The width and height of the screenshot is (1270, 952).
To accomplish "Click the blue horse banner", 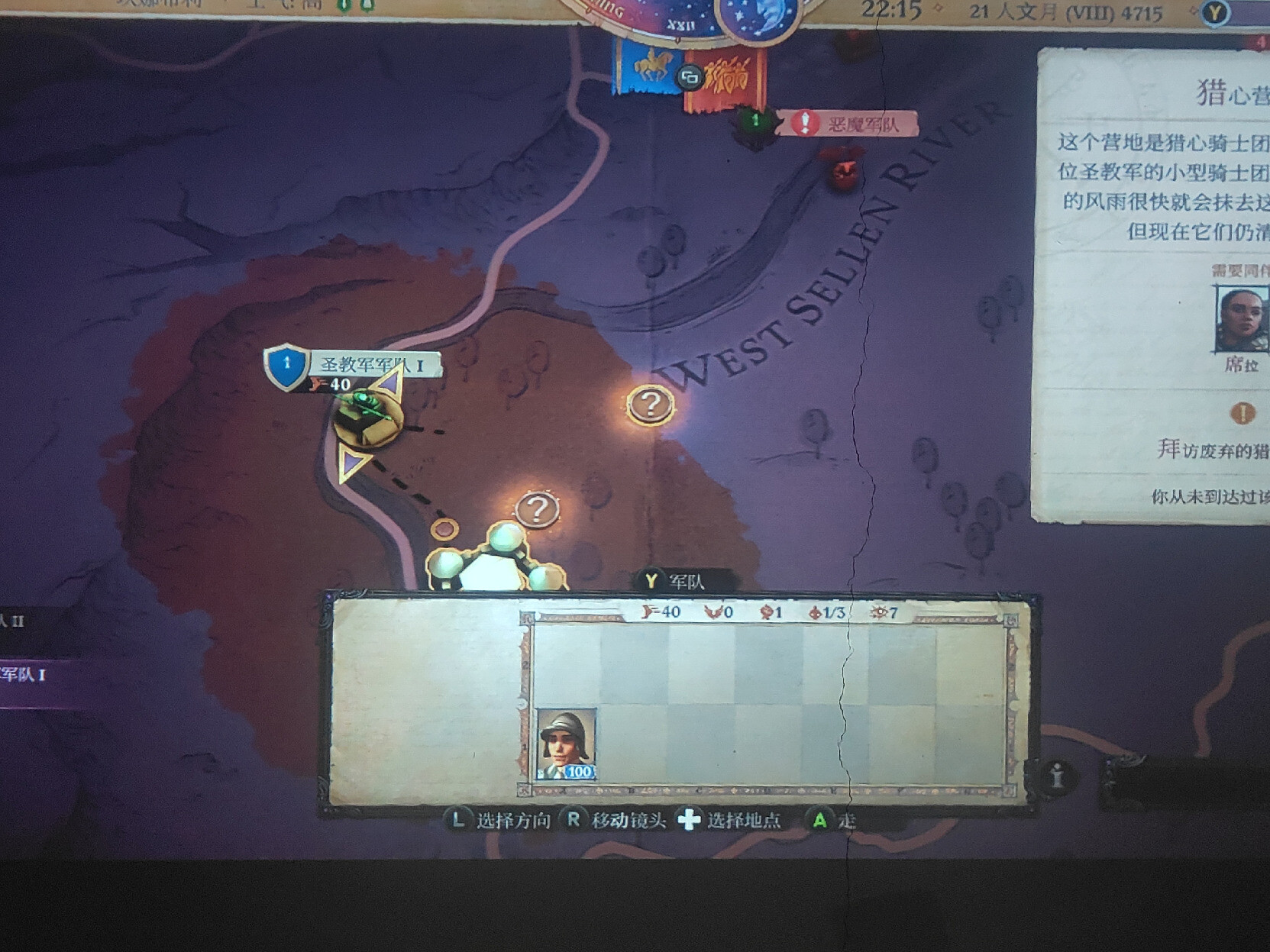I will [648, 67].
